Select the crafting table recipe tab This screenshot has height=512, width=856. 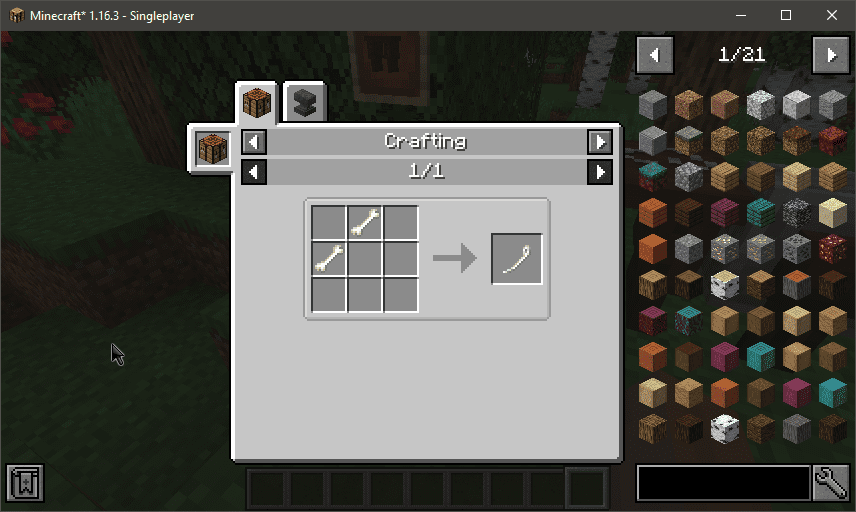[x=257, y=103]
